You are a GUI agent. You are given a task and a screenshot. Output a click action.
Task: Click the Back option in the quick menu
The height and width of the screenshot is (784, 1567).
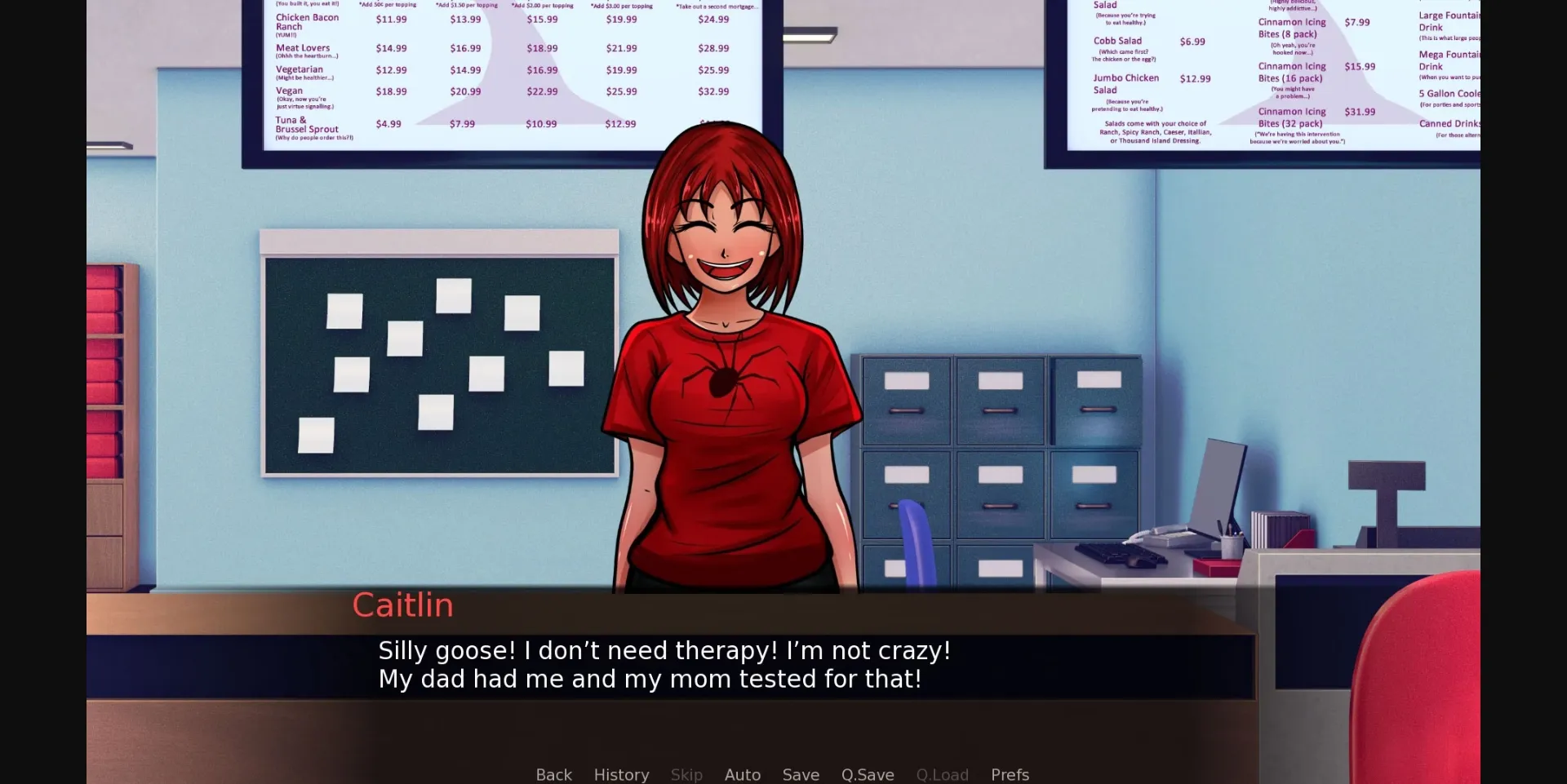[x=553, y=774]
